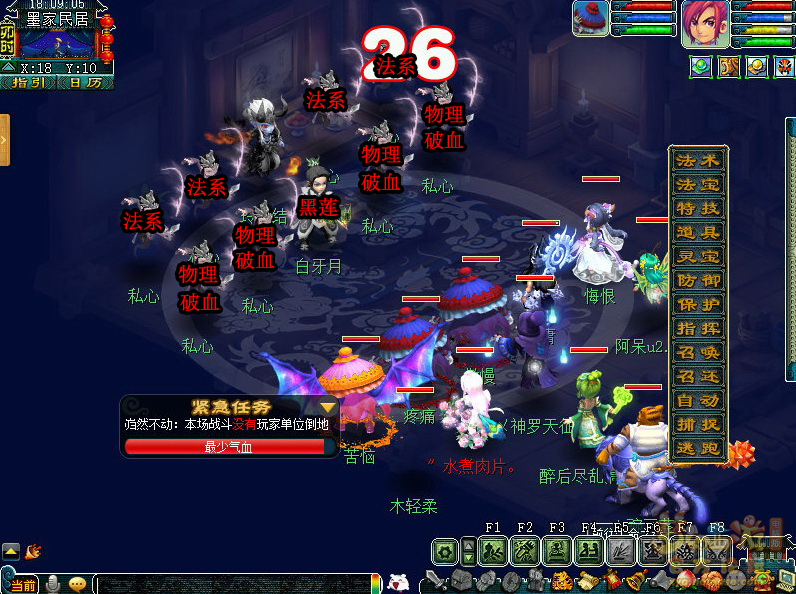Screen dimensions: 796x594
Task: Open the 道具 items command
Action: [x=698, y=232]
